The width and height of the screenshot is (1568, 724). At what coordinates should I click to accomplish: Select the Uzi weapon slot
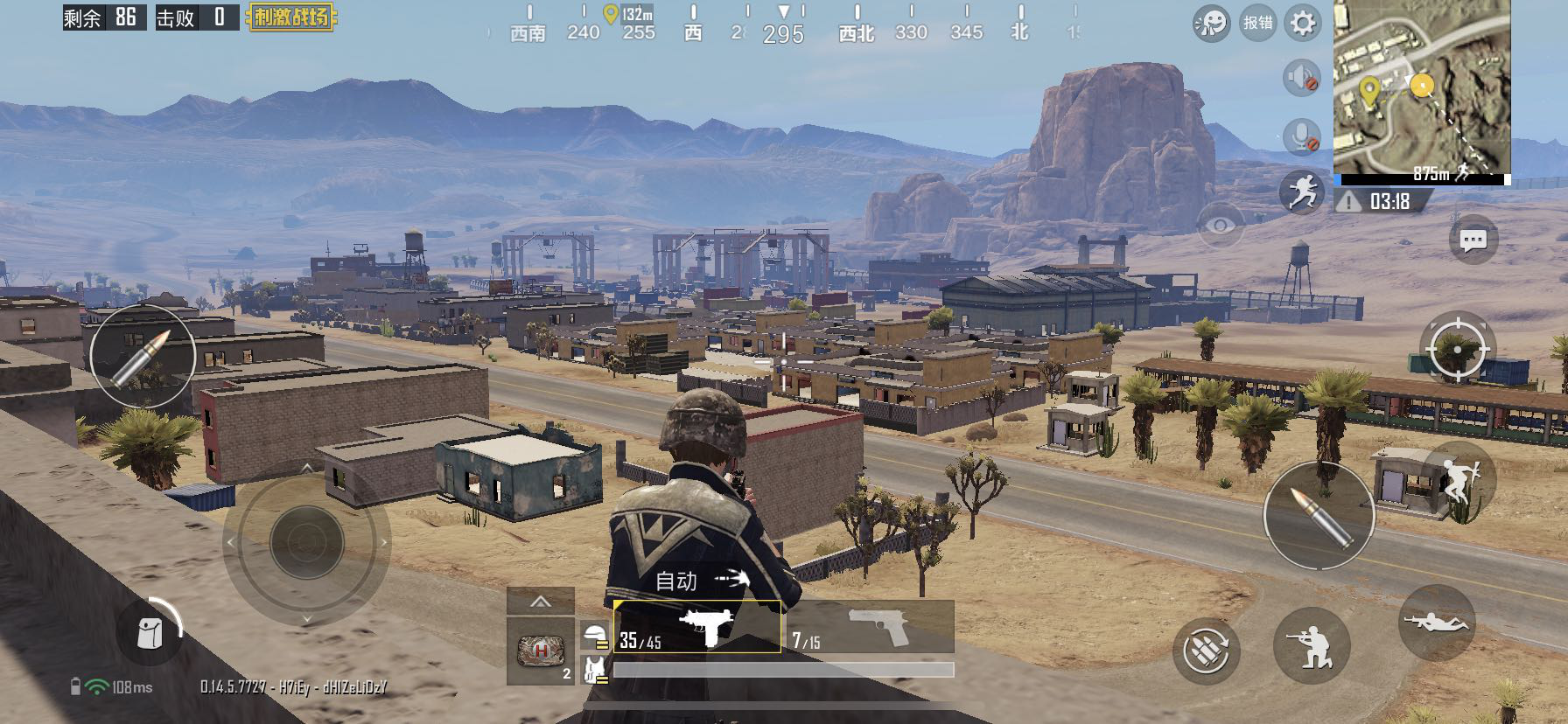click(697, 626)
